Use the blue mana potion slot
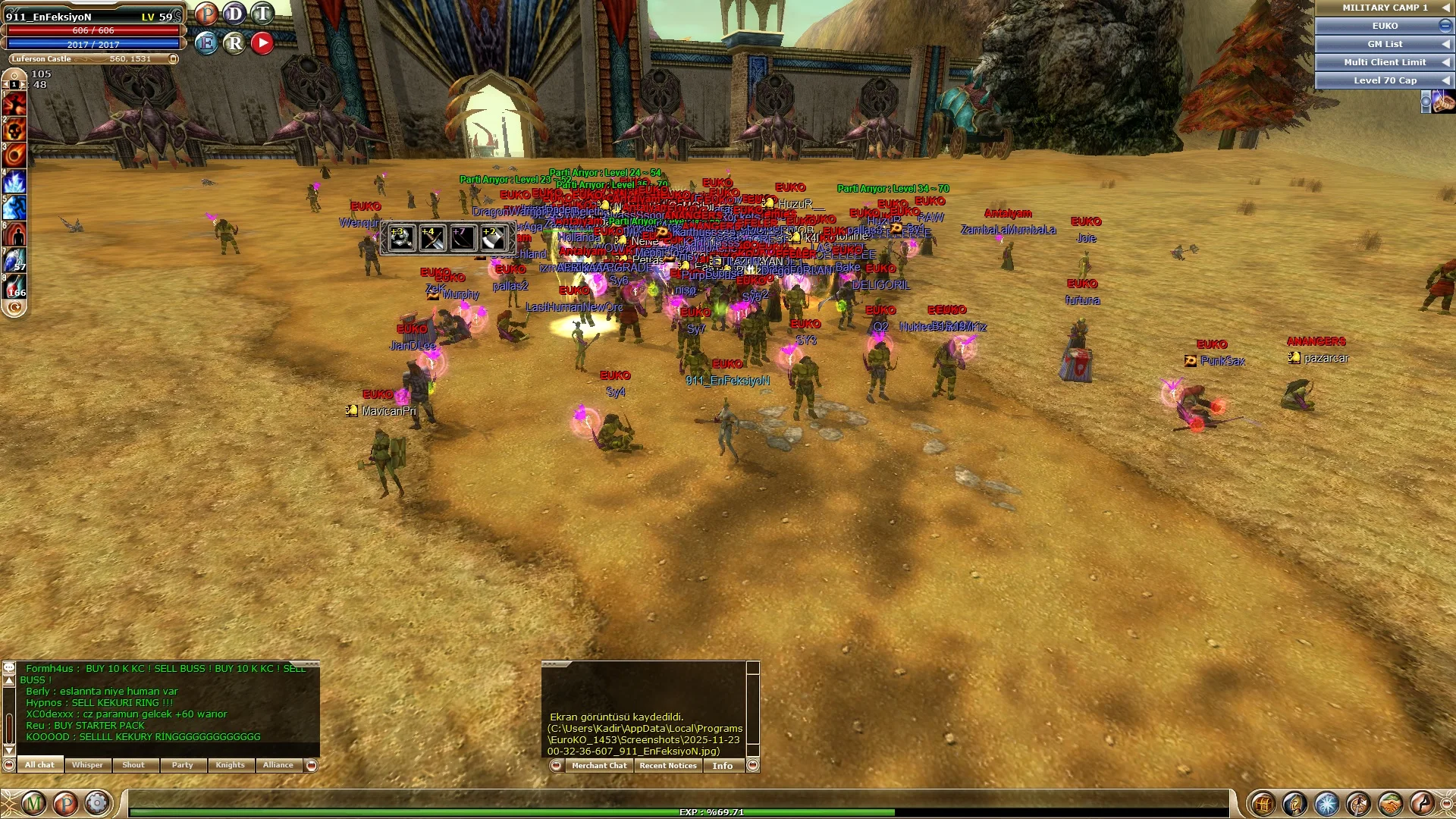Image resolution: width=1456 pixels, height=819 pixels. pyautogui.click(x=15, y=259)
